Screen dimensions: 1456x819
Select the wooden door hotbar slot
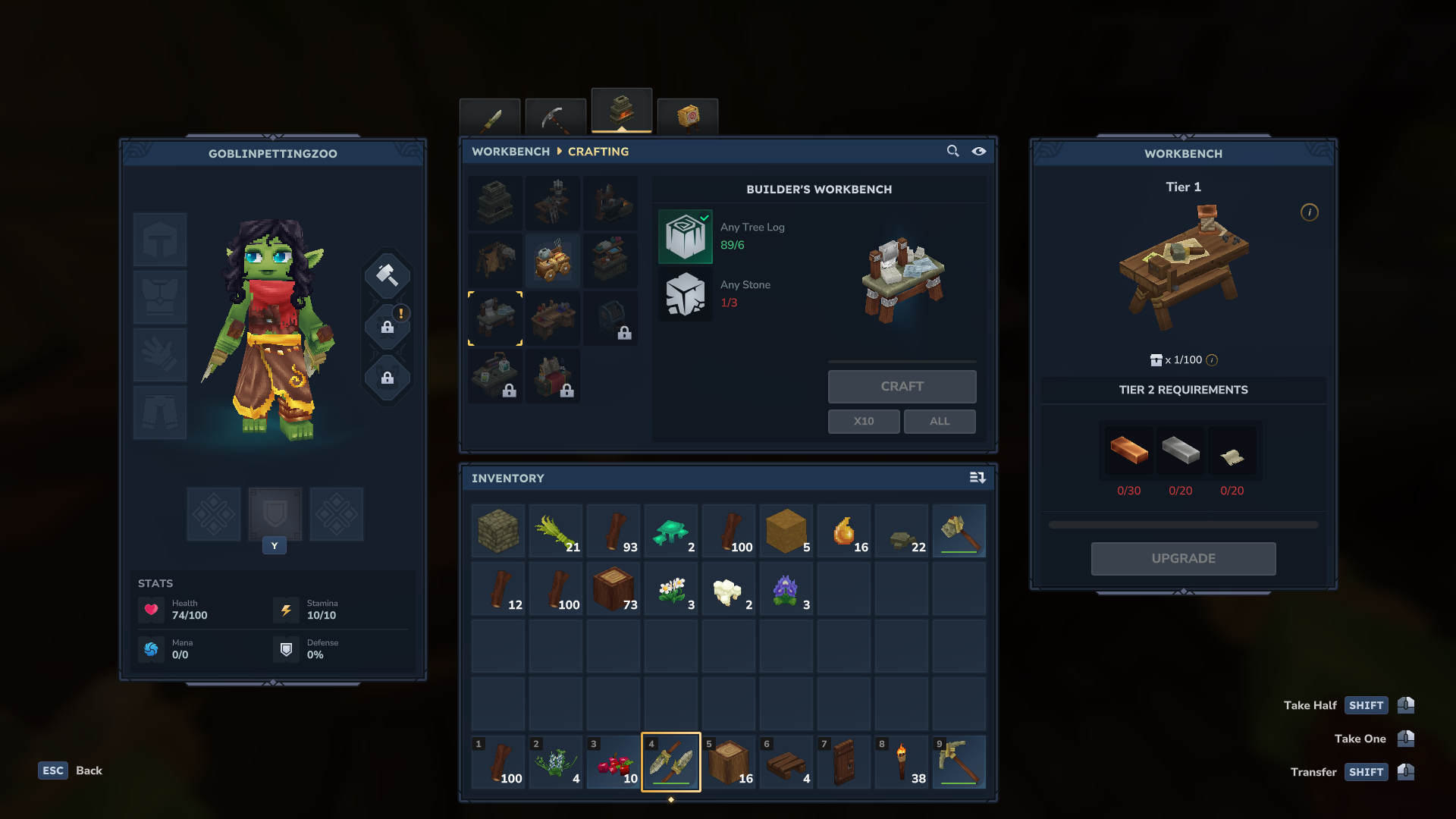pyautogui.click(x=844, y=762)
